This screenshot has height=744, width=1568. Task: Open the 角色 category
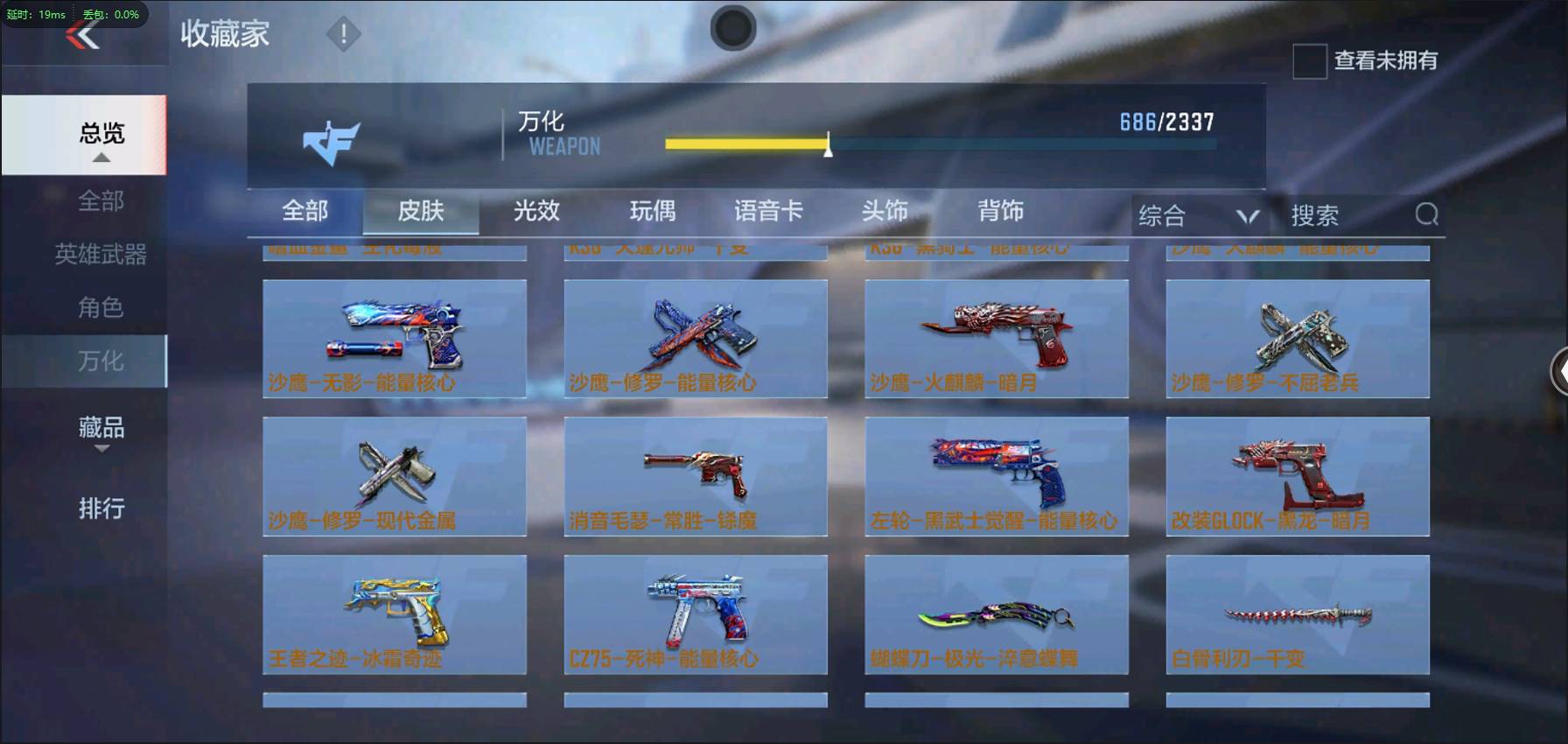pos(101,307)
